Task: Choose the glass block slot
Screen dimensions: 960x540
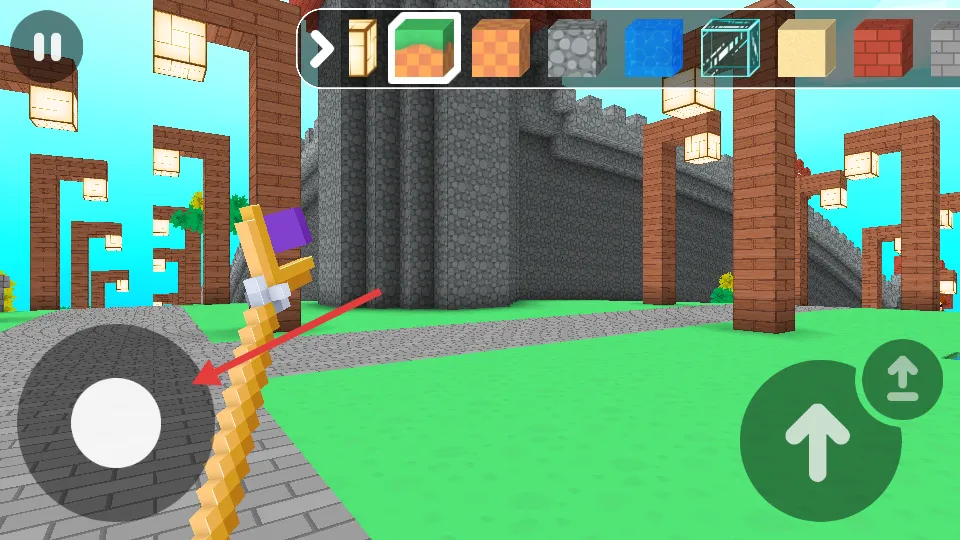Action: 730,48
